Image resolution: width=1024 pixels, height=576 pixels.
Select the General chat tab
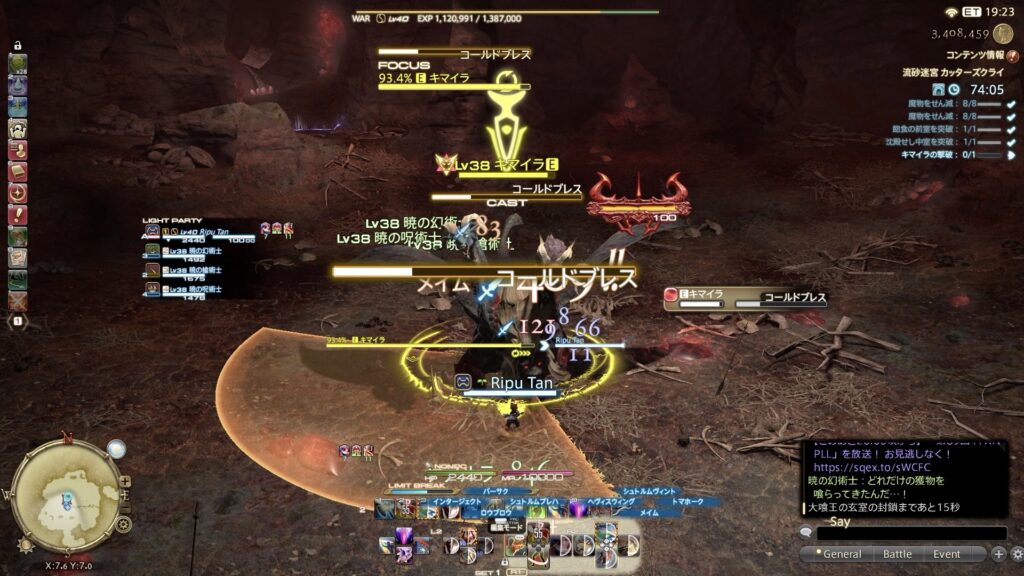[842, 554]
